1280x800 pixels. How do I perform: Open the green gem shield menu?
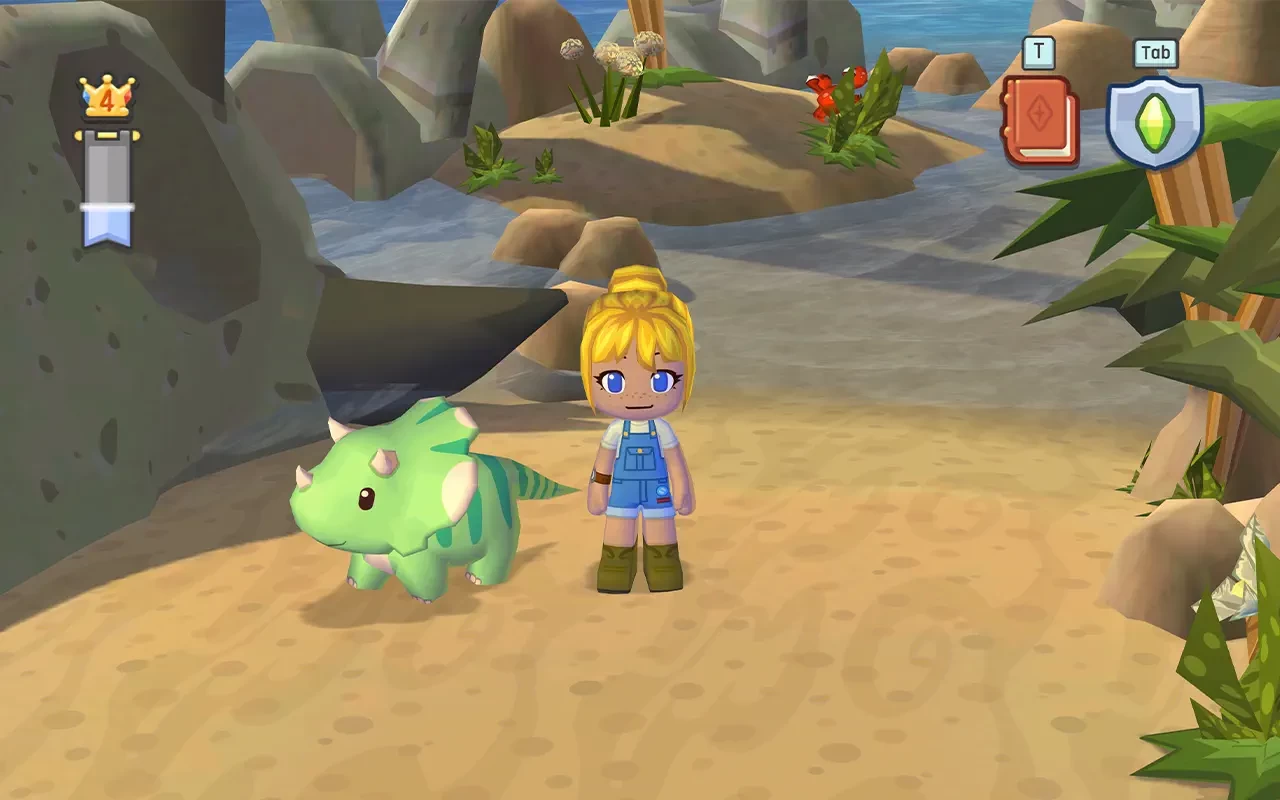pyautogui.click(x=1154, y=121)
